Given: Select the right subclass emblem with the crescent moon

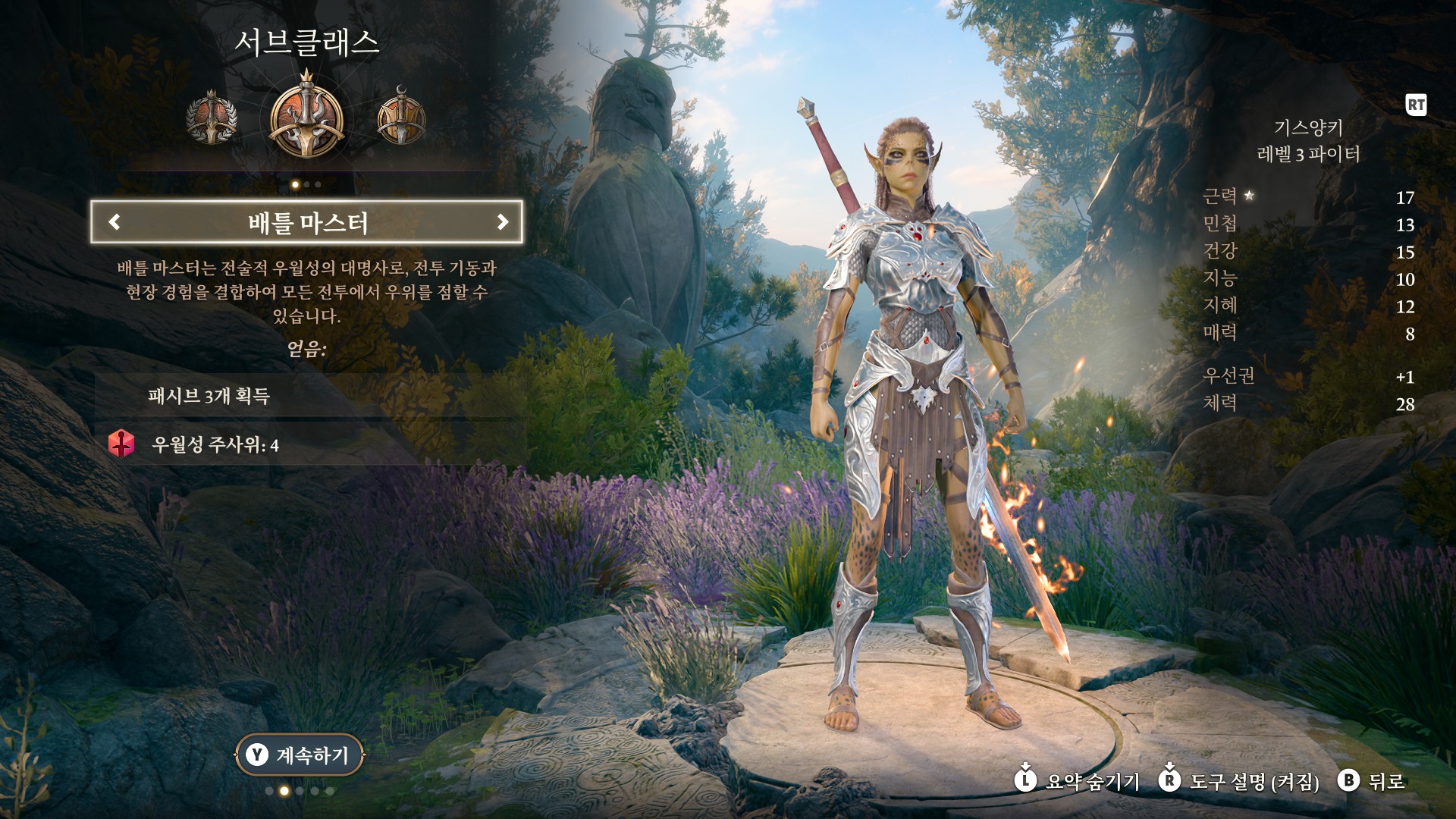Looking at the screenshot, I should (x=401, y=118).
